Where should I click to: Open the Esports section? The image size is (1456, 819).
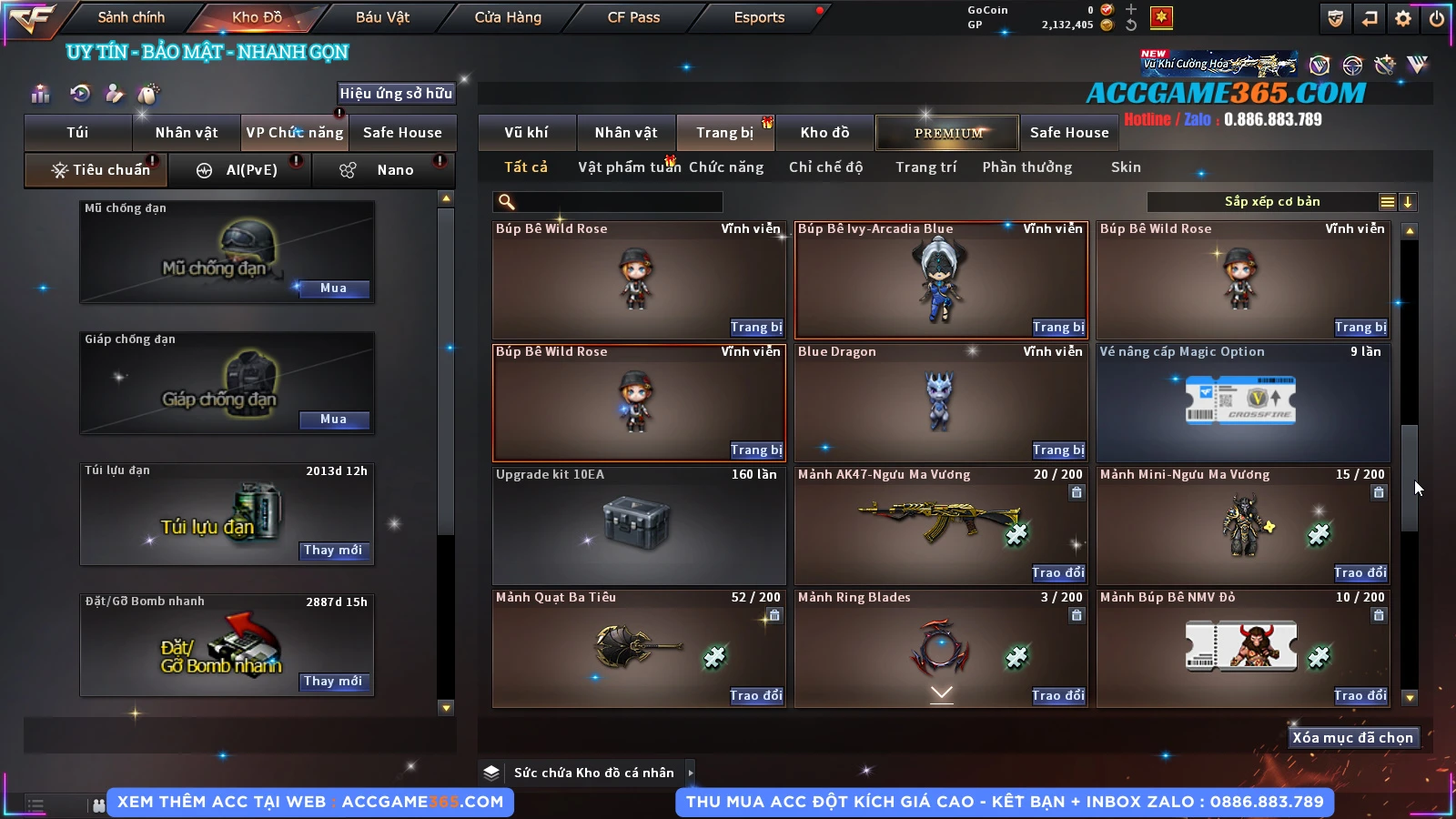point(759,17)
